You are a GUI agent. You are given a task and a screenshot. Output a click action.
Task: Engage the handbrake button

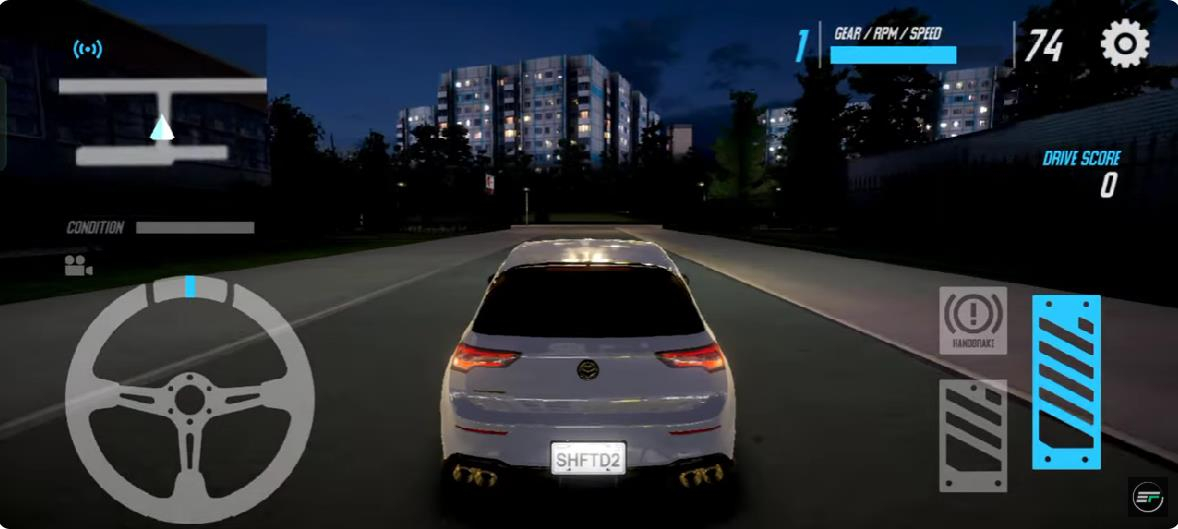click(973, 320)
